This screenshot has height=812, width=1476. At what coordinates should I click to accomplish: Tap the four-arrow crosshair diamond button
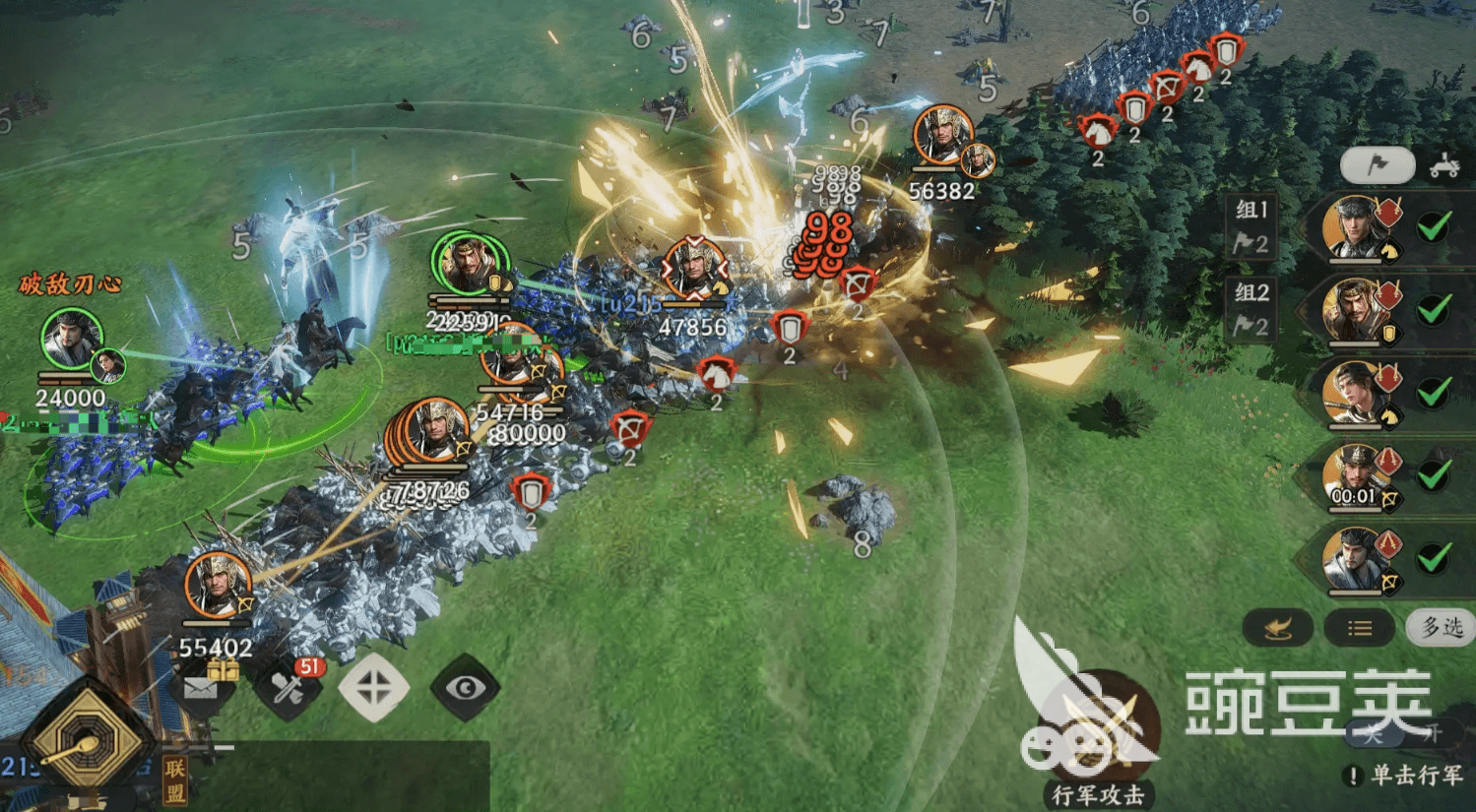click(374, 688)
